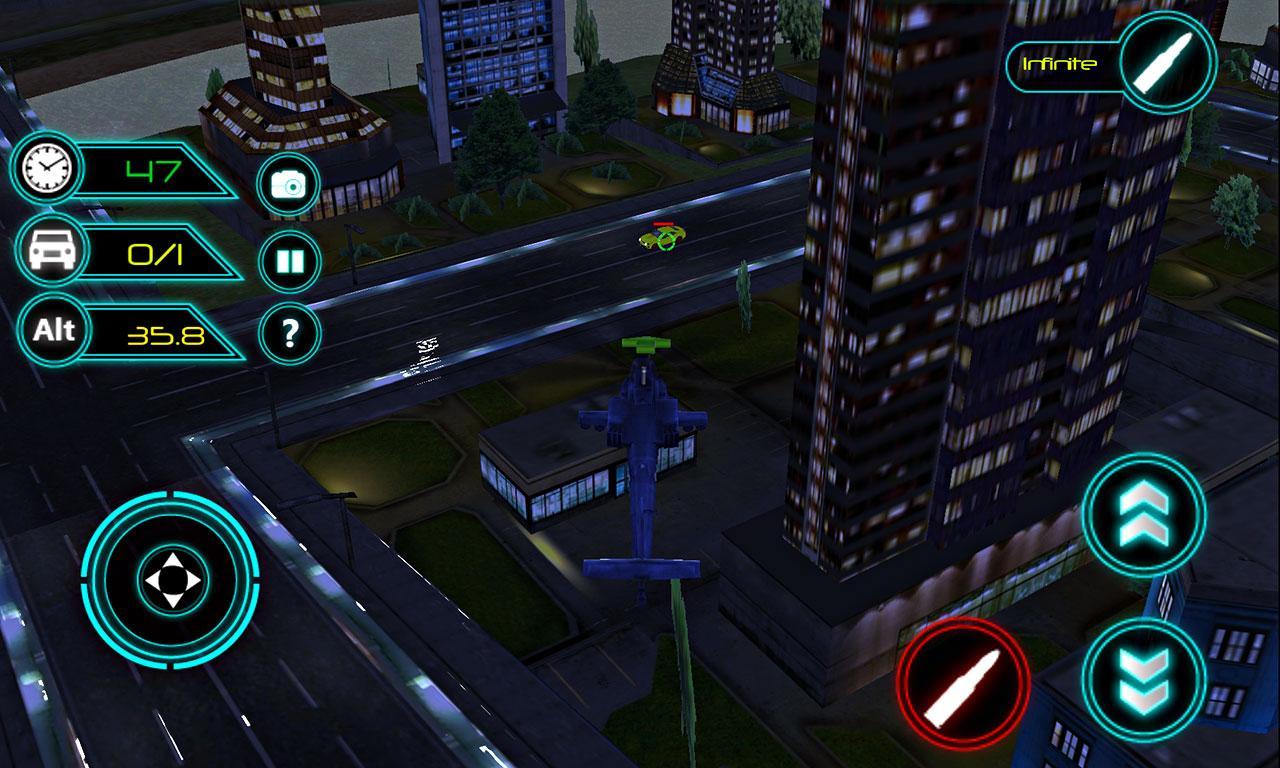Select the Infinite bullet weapon icon
This screenshot has width=1280, height=768.
click(x=1167, y=62)
